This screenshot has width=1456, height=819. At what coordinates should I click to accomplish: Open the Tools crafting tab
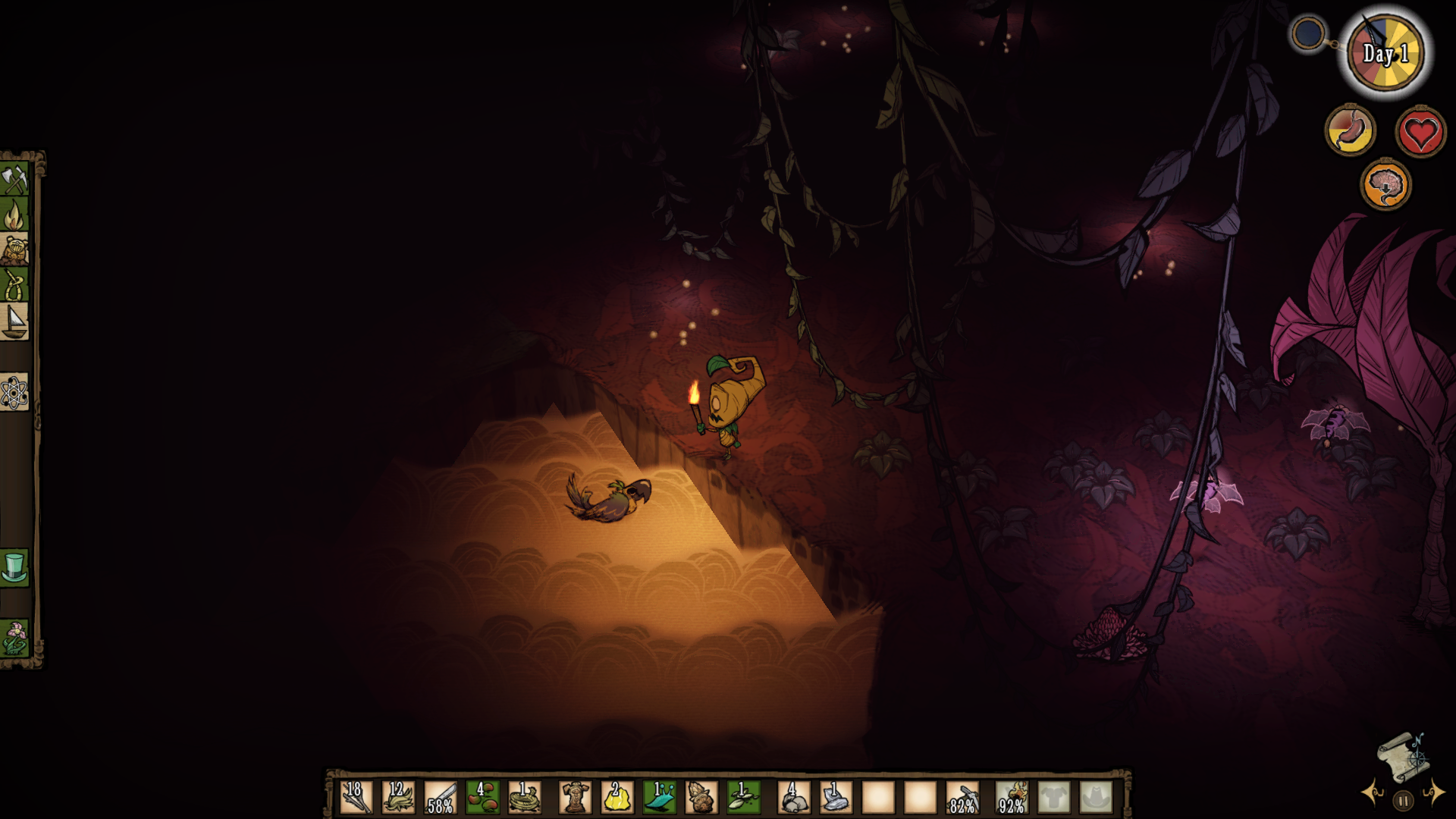click(14, 180)
